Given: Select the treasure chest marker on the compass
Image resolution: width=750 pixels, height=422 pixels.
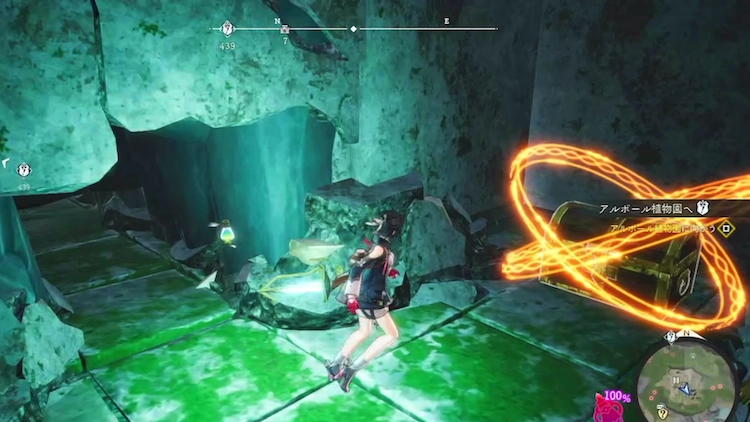Looking at the screenshot, I should 285,29.
